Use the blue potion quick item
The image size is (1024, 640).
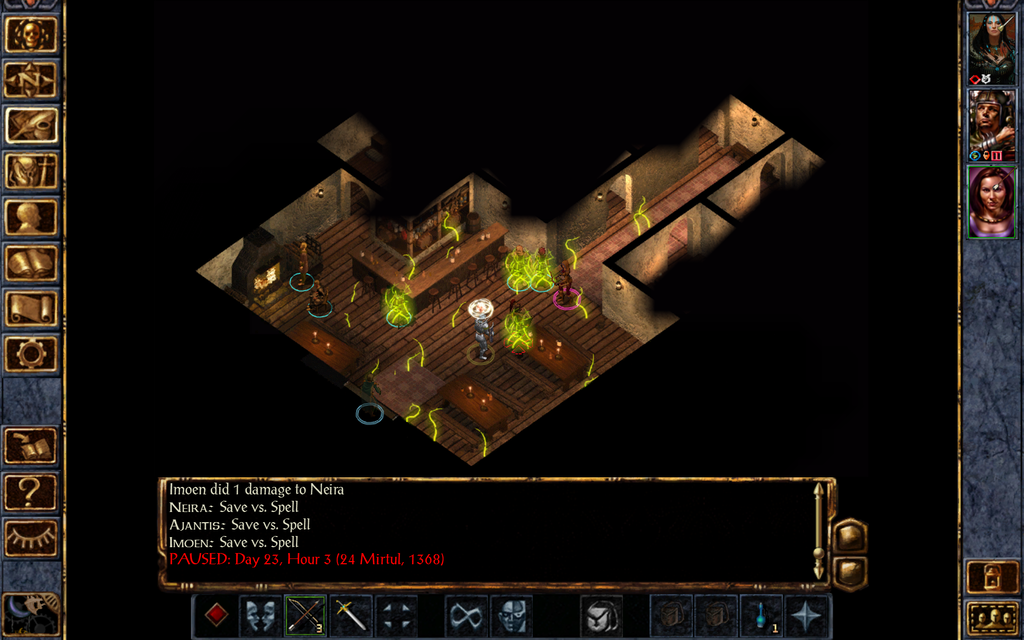(x=761, y=614)
